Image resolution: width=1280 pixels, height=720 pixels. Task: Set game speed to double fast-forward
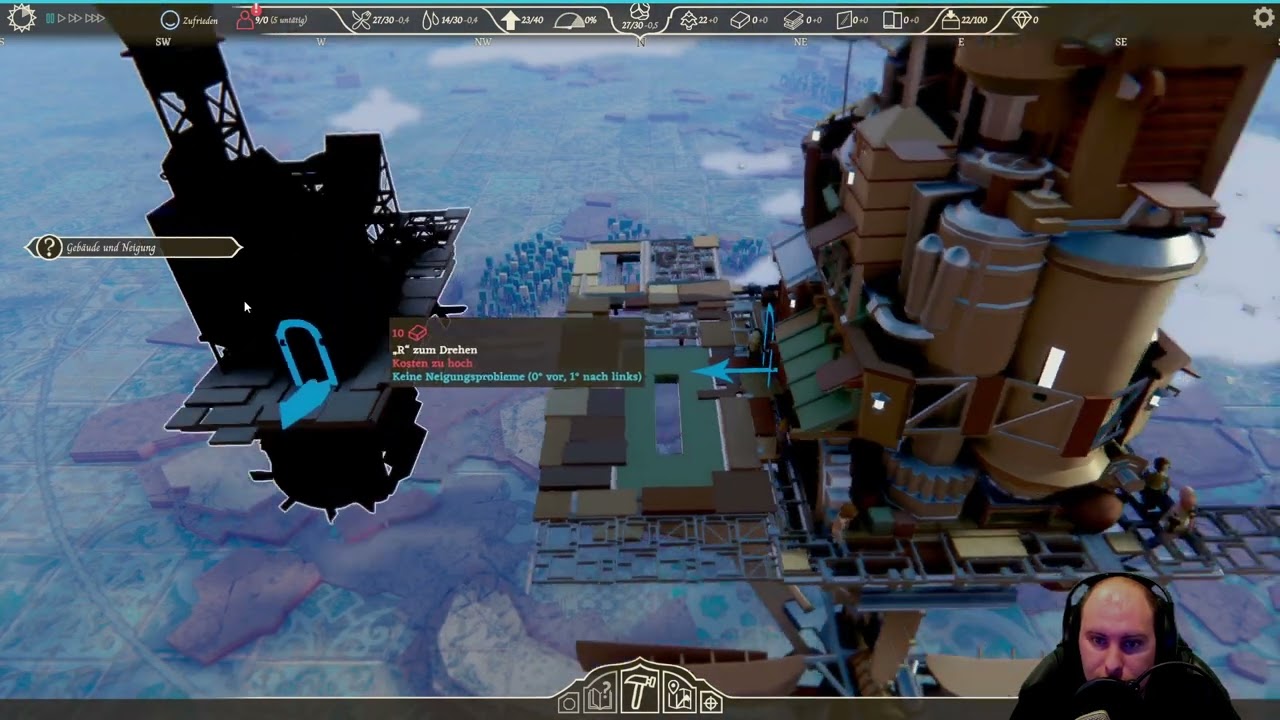[75, 18]
